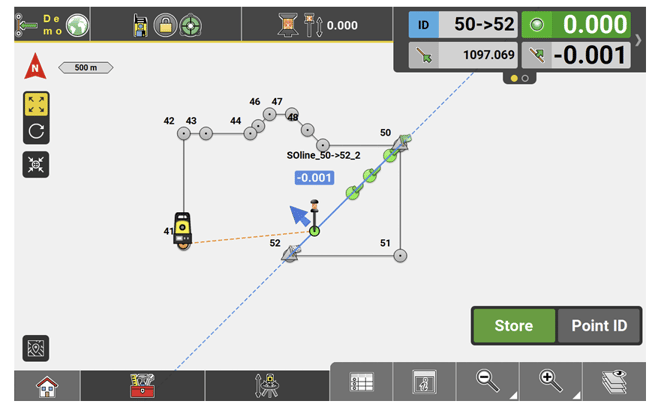The width and height of the screenshot is (670, 410).
Task: Open the Demo job globe icon
Action: click(77, 25)
